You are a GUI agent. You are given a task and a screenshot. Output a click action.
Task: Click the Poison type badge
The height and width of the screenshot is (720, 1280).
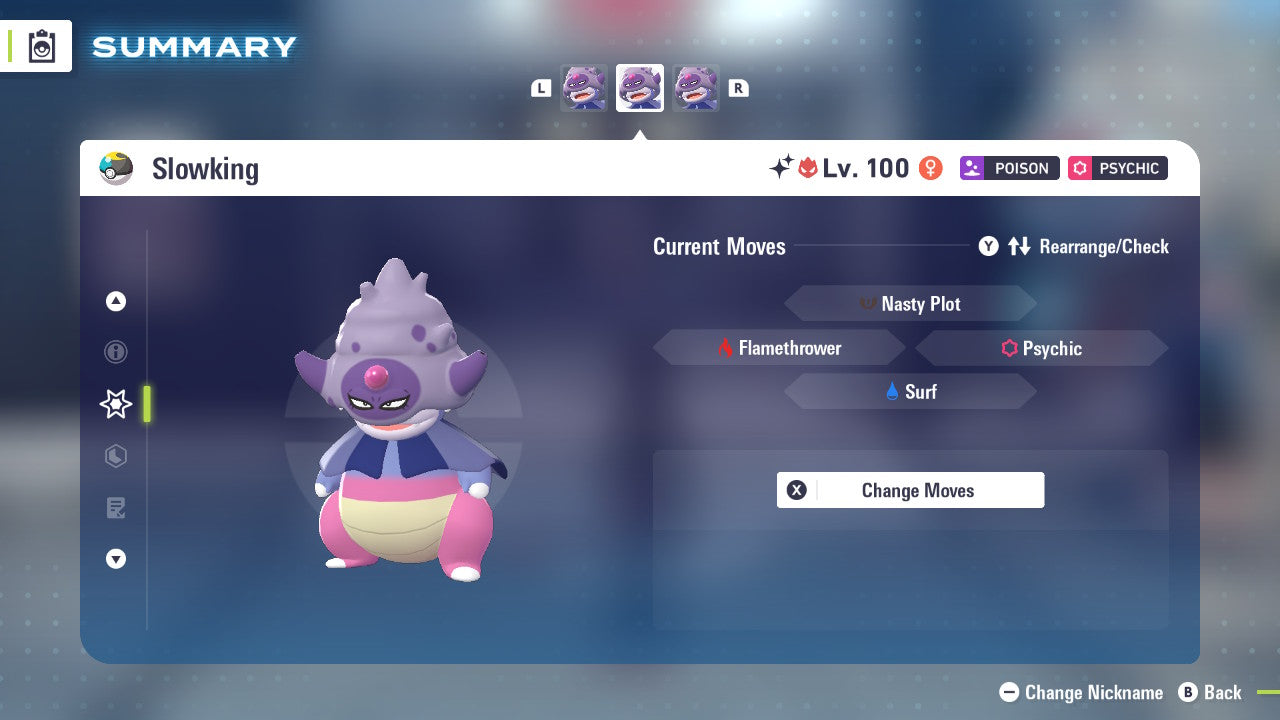[x=1009, y=168]
